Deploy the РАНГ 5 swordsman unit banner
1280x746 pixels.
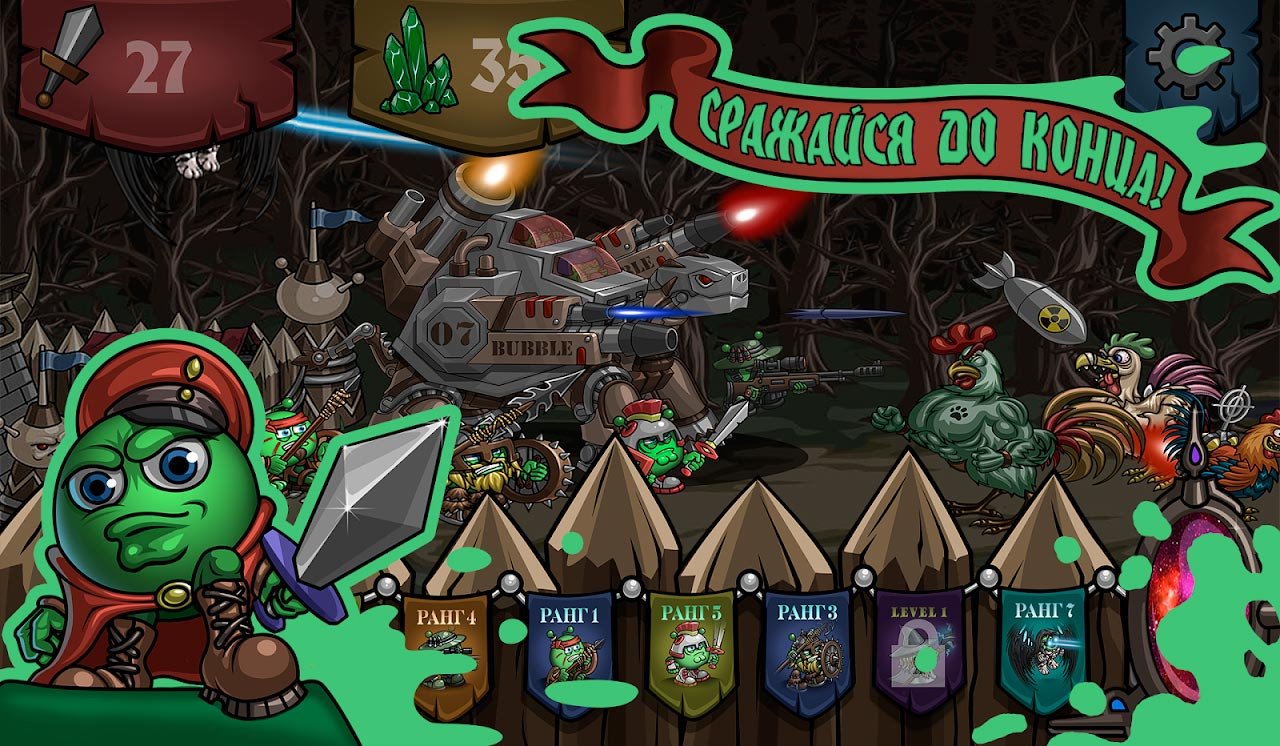690,650
